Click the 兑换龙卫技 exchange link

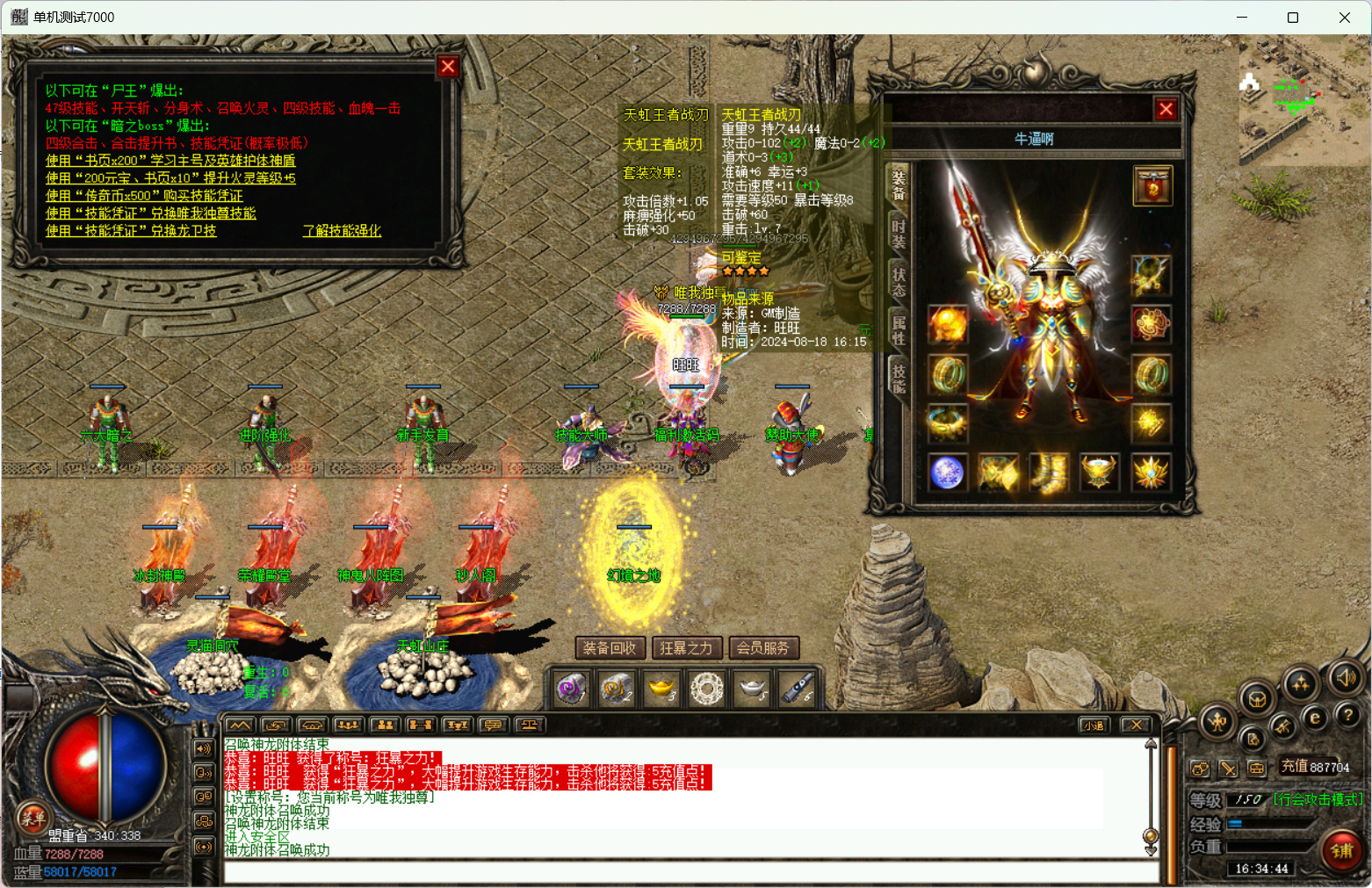(x=131, y=231)
